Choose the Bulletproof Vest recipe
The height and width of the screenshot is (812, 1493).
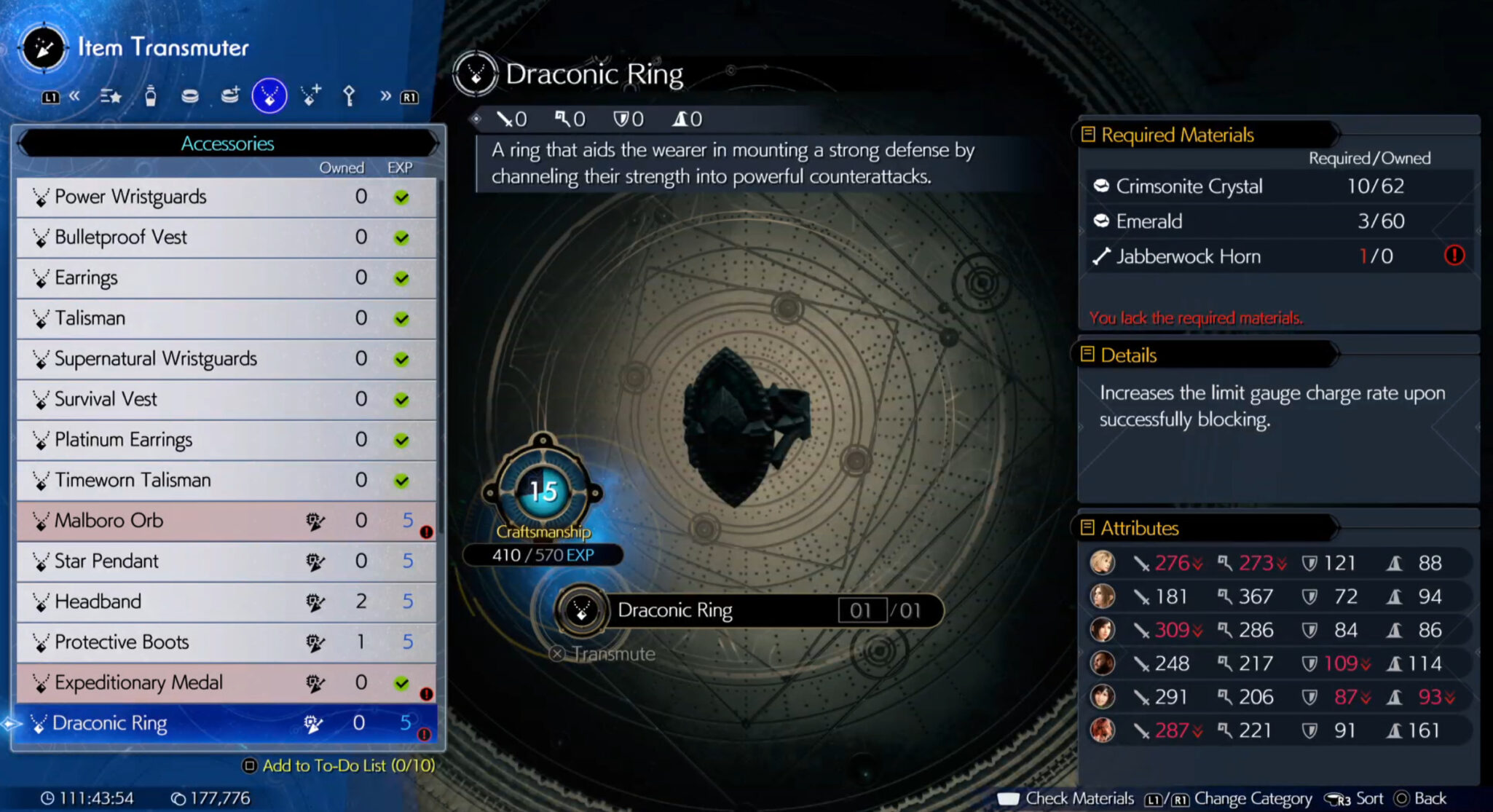point(226,237)
